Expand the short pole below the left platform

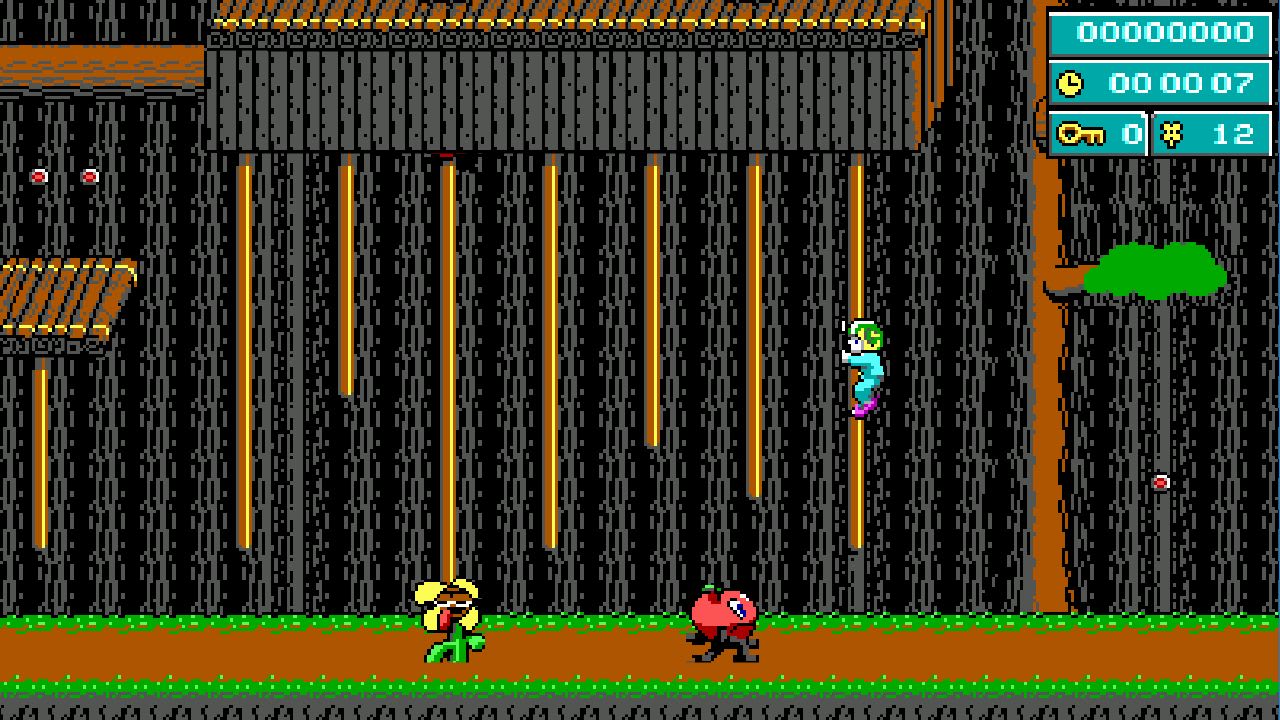(42, 450)
